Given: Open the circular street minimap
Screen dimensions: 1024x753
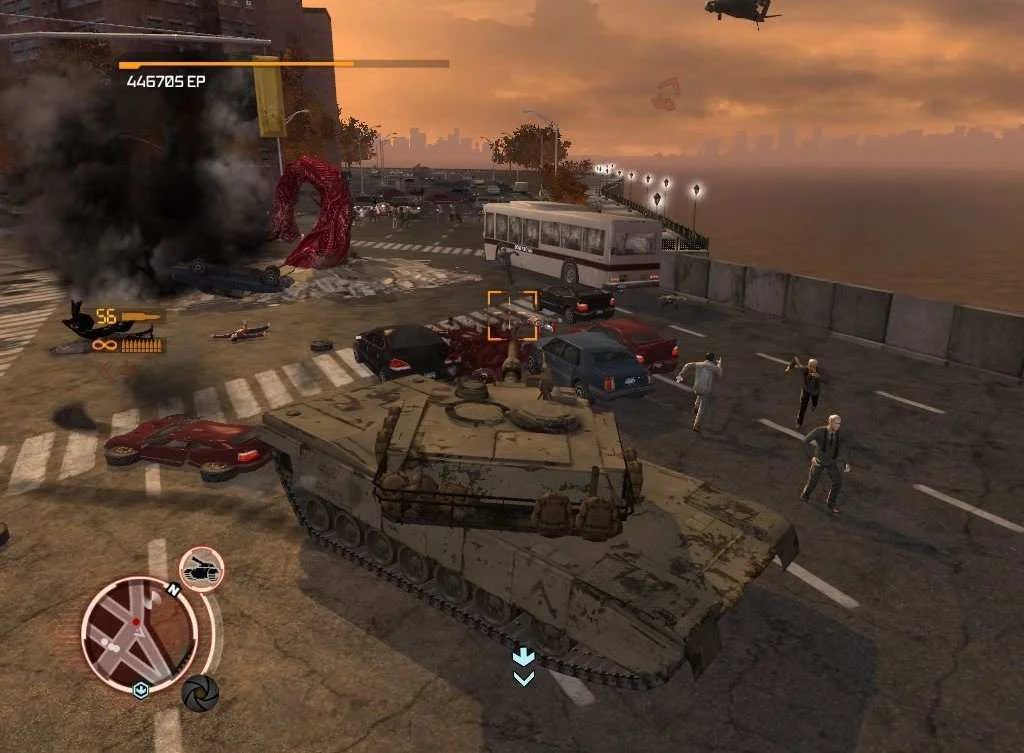Looking at the screenshot, I should (x=139, y=634).
